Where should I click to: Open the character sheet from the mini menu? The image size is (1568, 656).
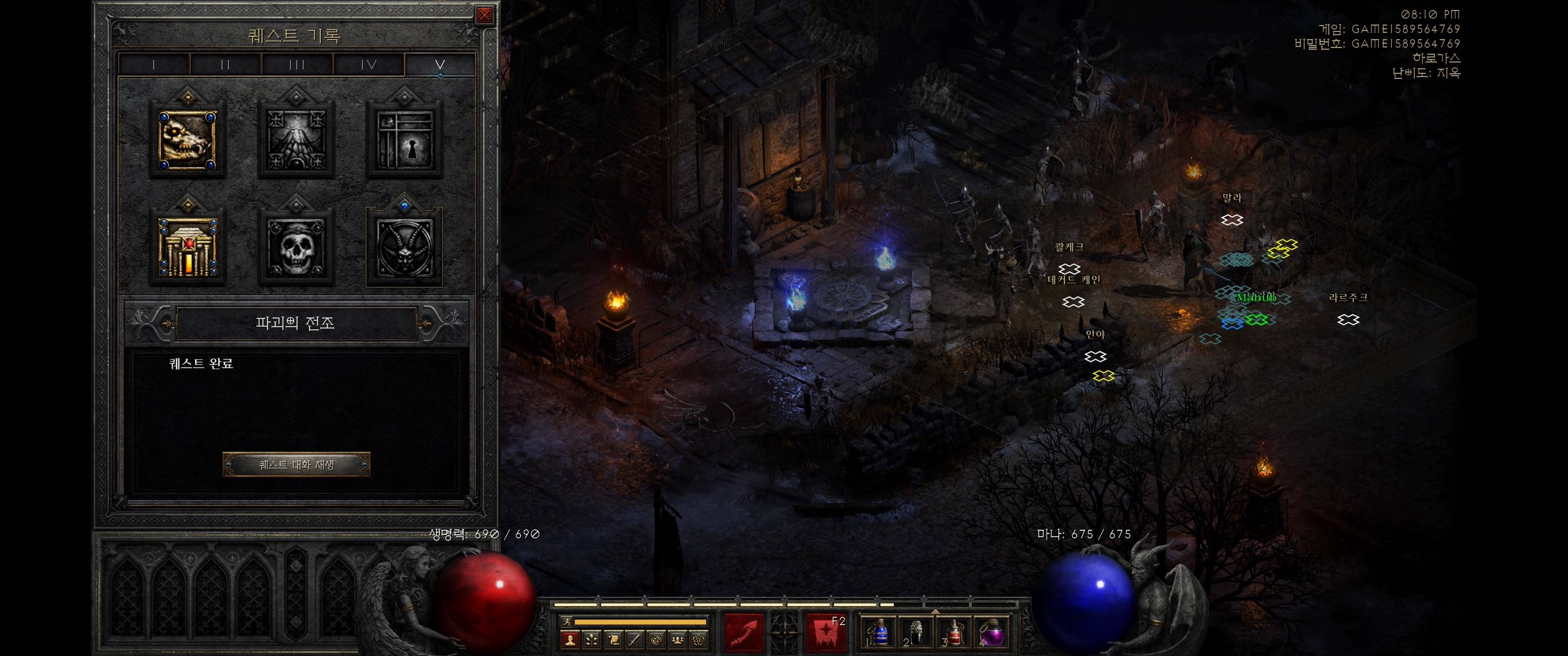(x=571, y=639)
